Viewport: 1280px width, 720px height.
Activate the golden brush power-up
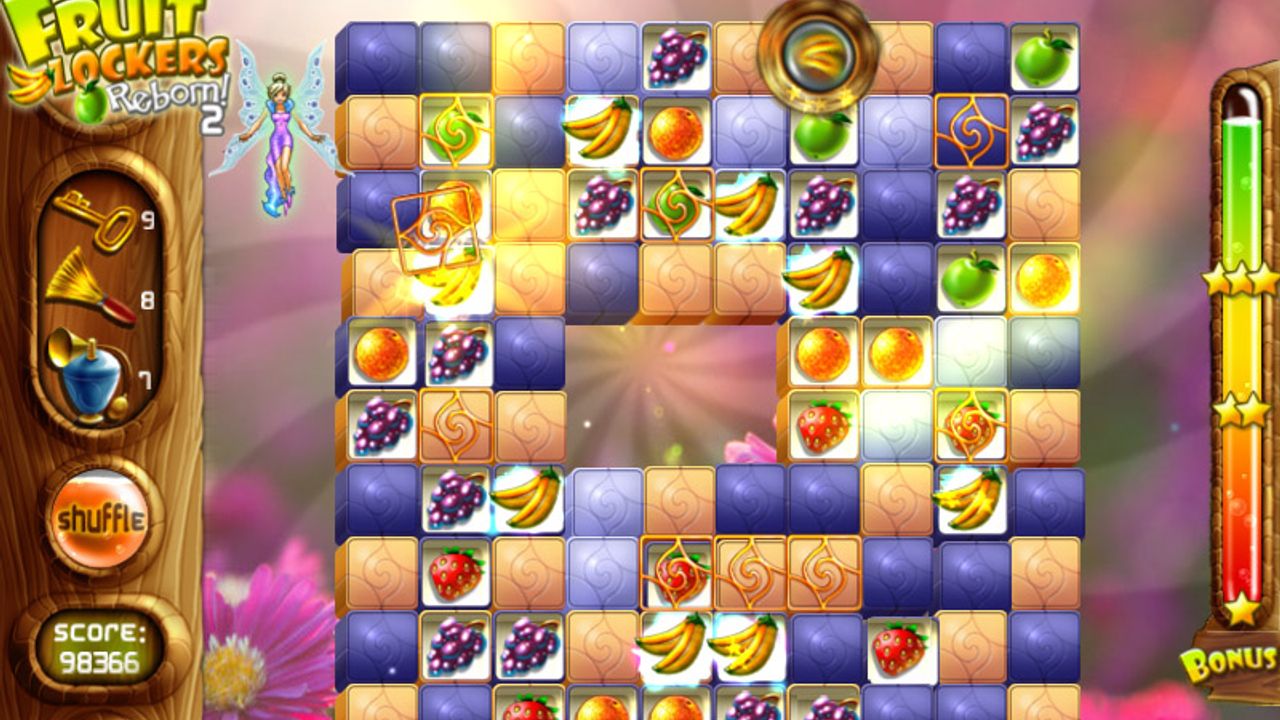[90, 290]
